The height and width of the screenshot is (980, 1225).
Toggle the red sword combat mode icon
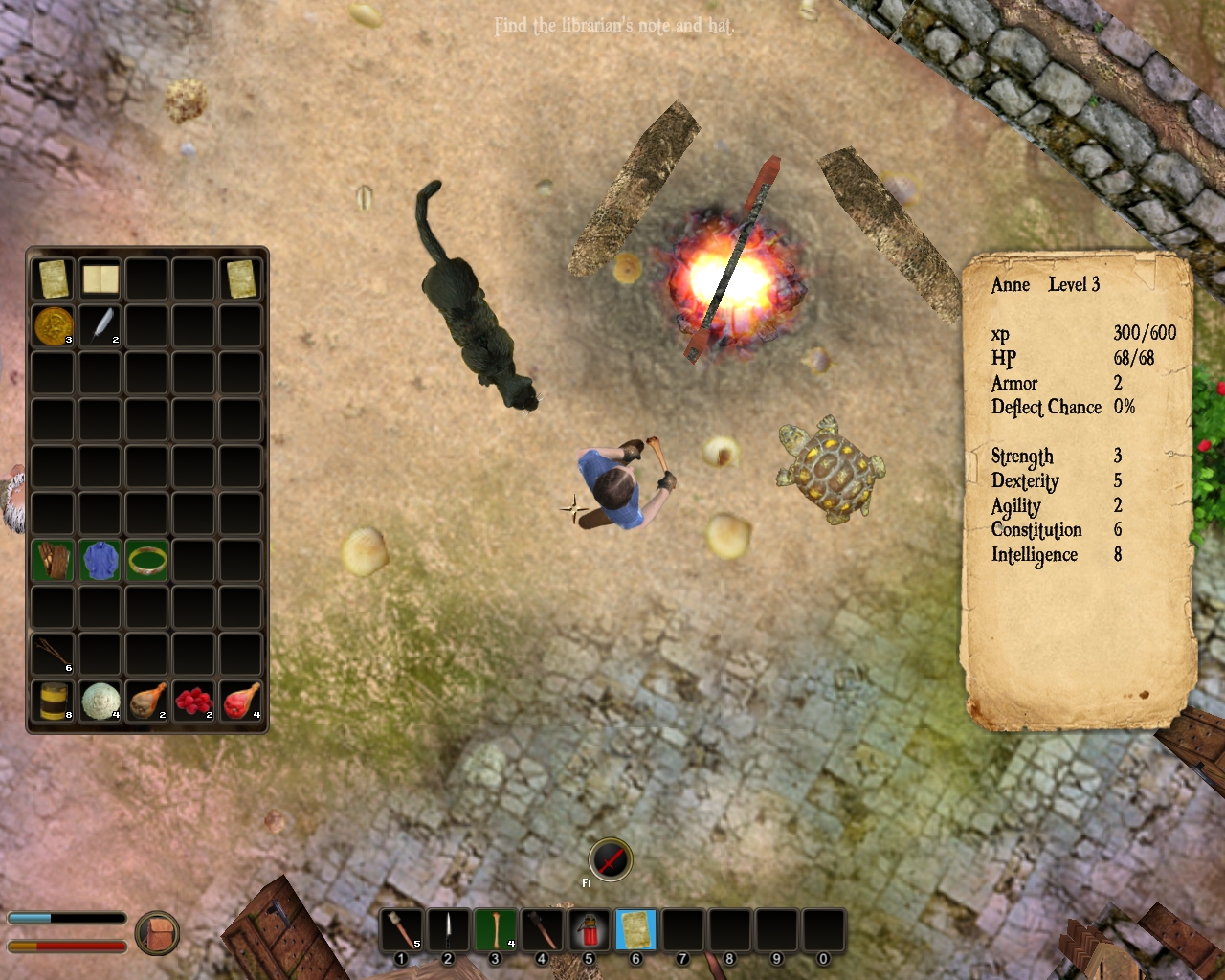pos(611,858)
